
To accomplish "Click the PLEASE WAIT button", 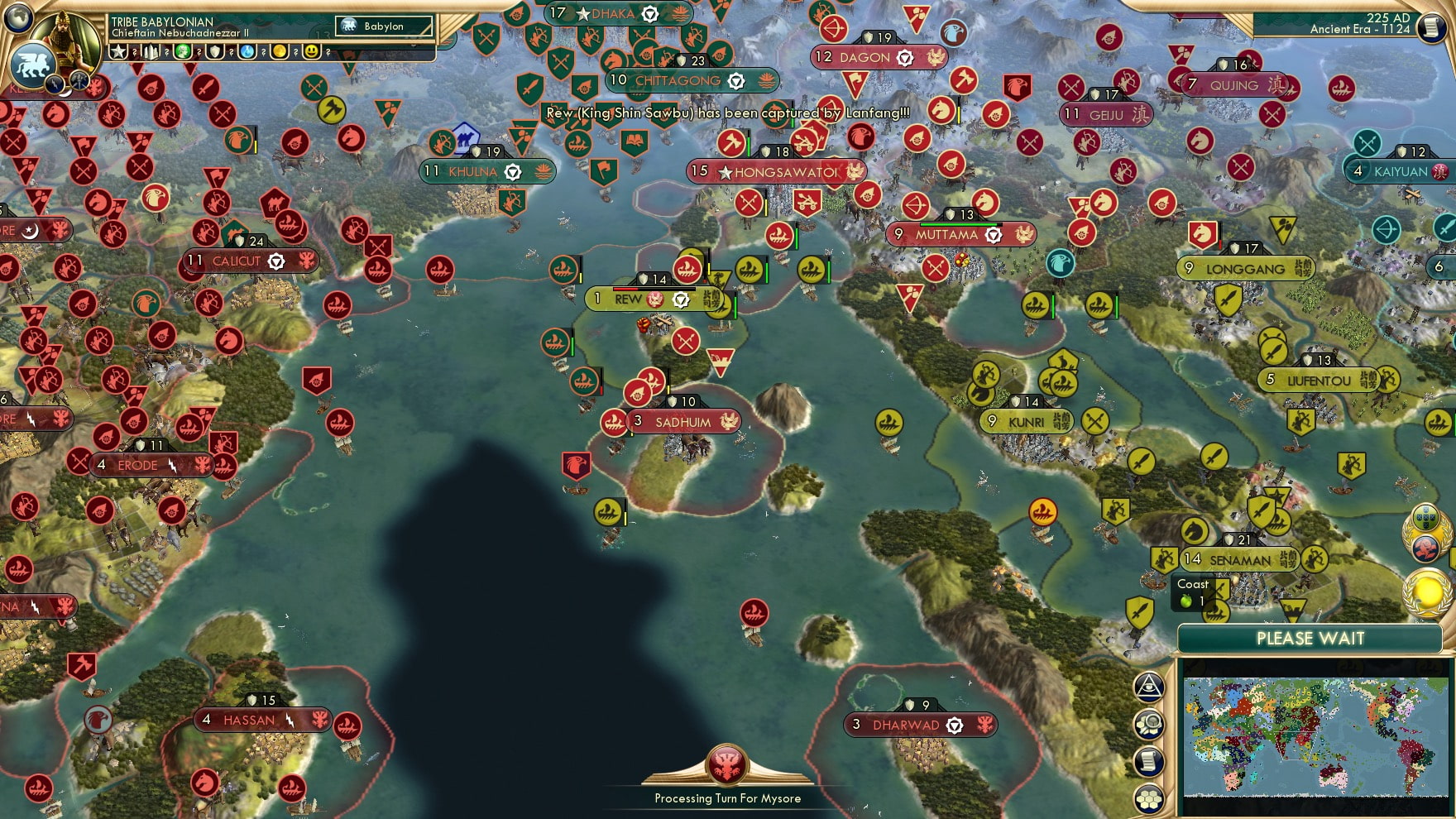I will click(x=1310, y=637).
